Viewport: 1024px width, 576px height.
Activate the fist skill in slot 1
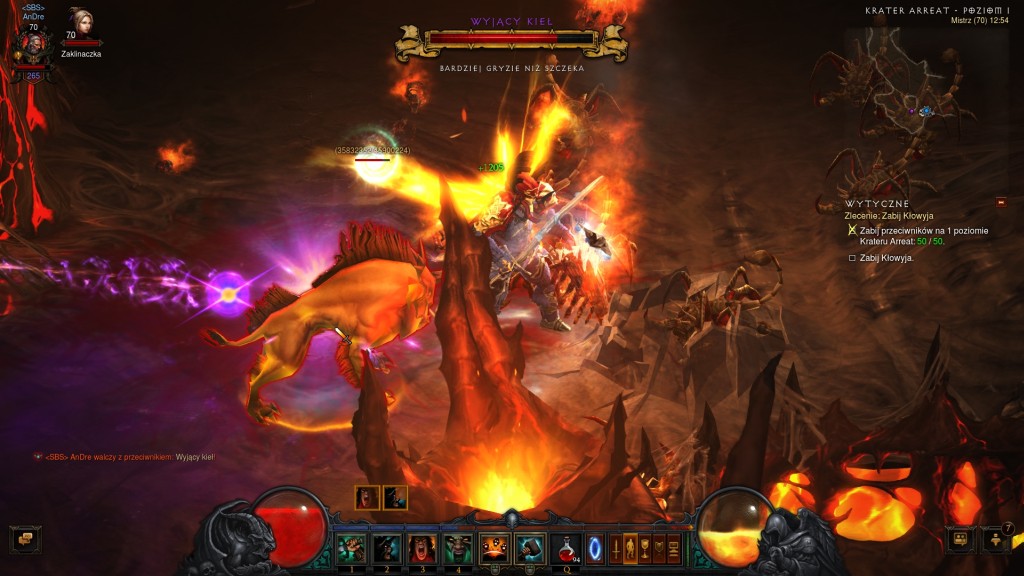[351, 548]
